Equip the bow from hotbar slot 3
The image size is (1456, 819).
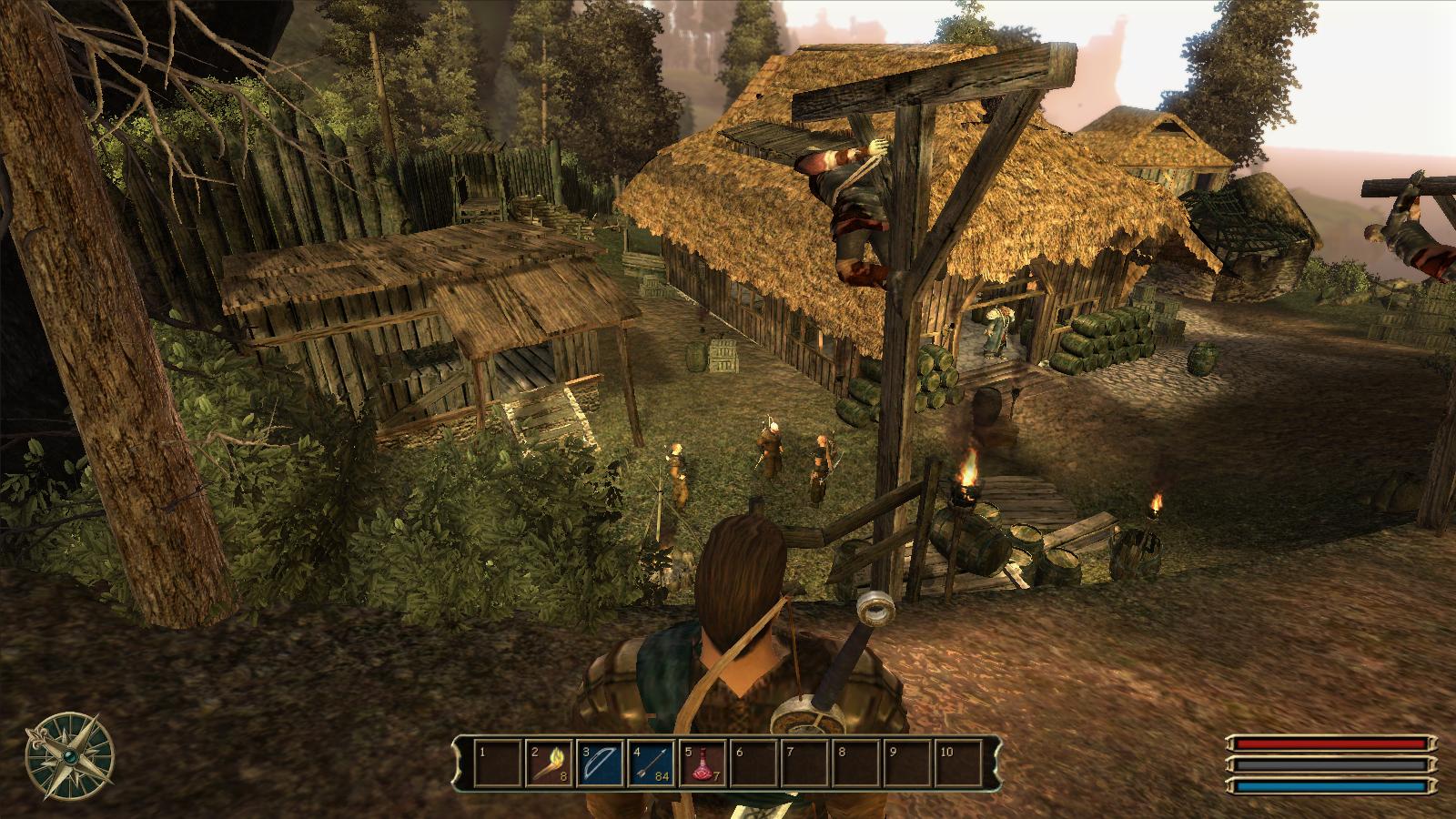[600, 764]
